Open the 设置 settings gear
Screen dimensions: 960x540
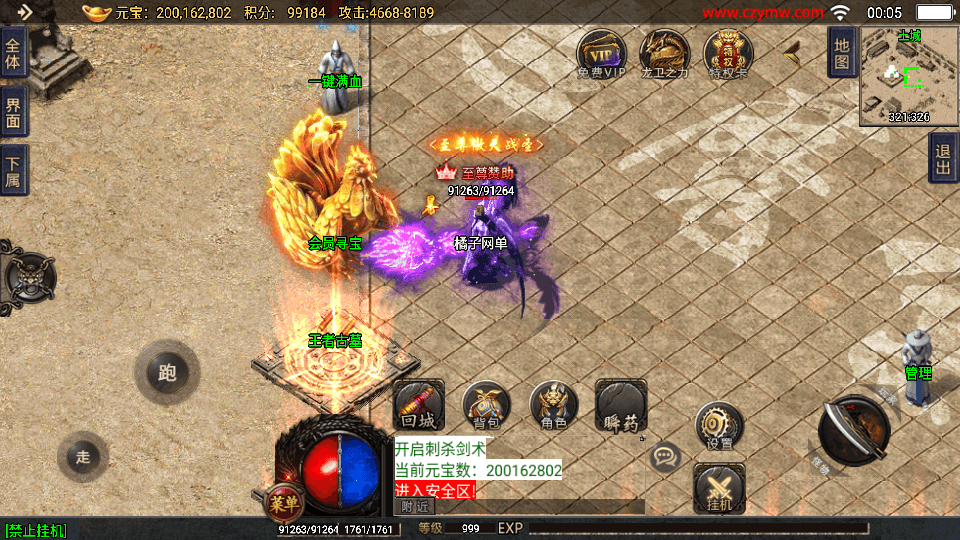[718, 426]
